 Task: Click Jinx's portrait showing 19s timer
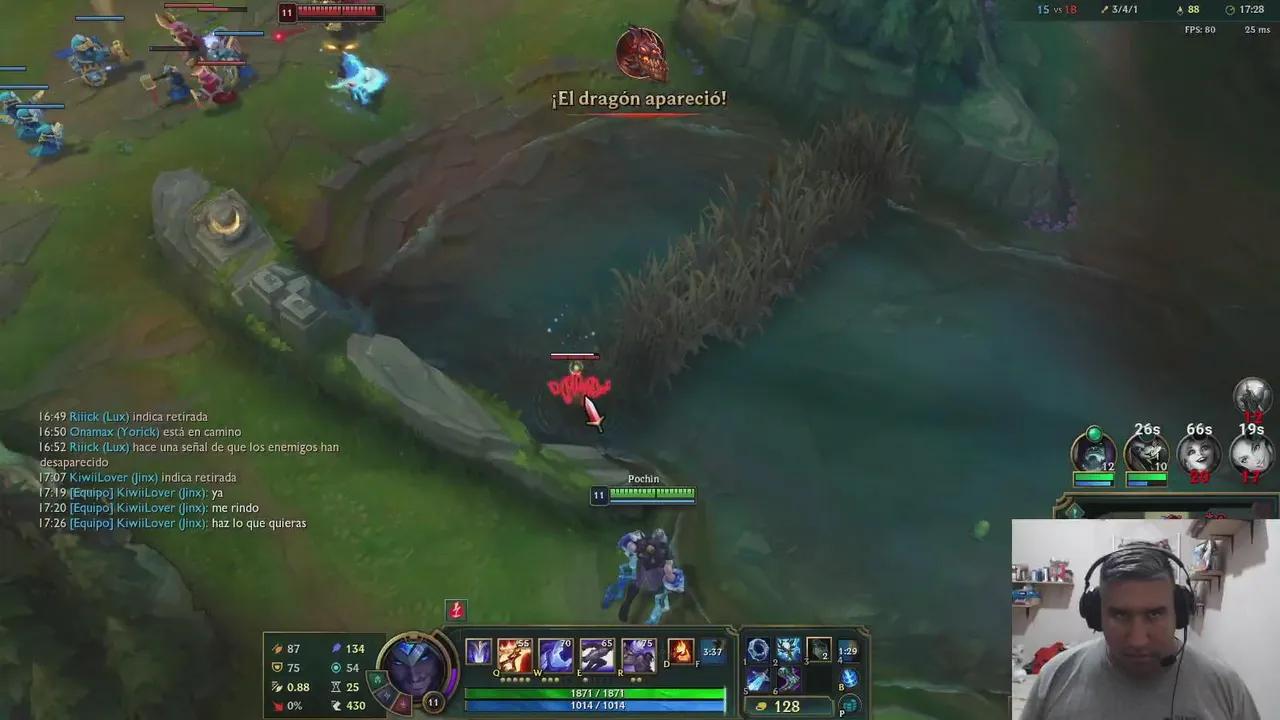click(1252, 452)
